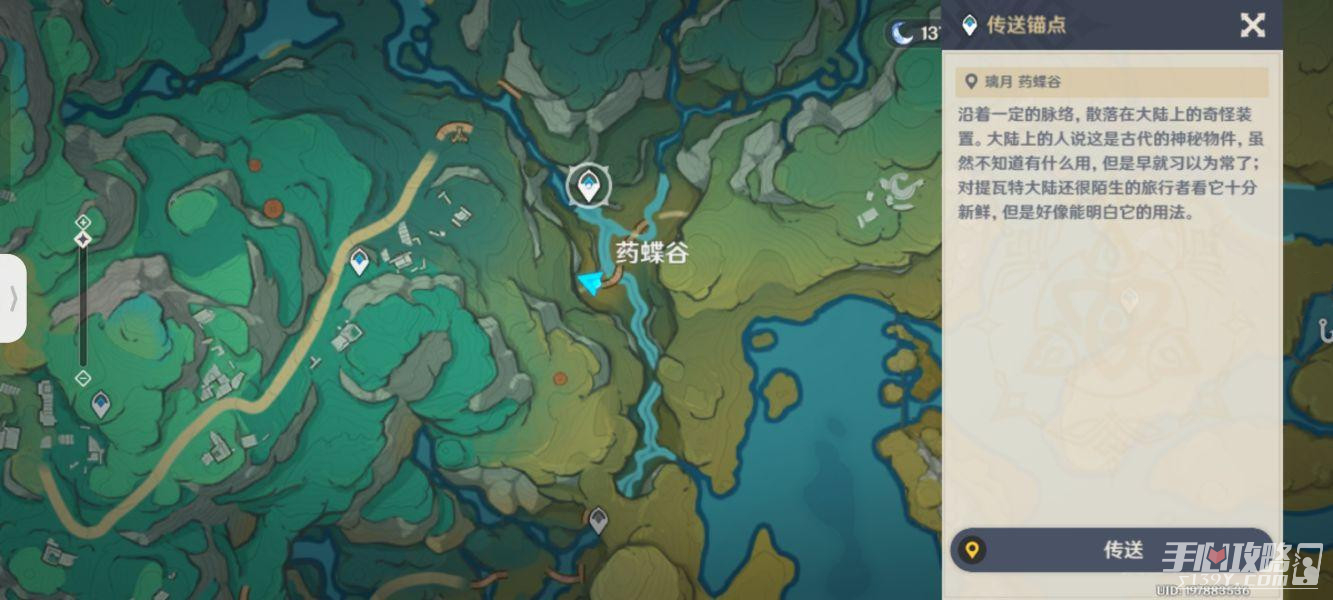Select the grey locked waypoint marker
This screenshot has height=600, width=1333.
(598, 519)
